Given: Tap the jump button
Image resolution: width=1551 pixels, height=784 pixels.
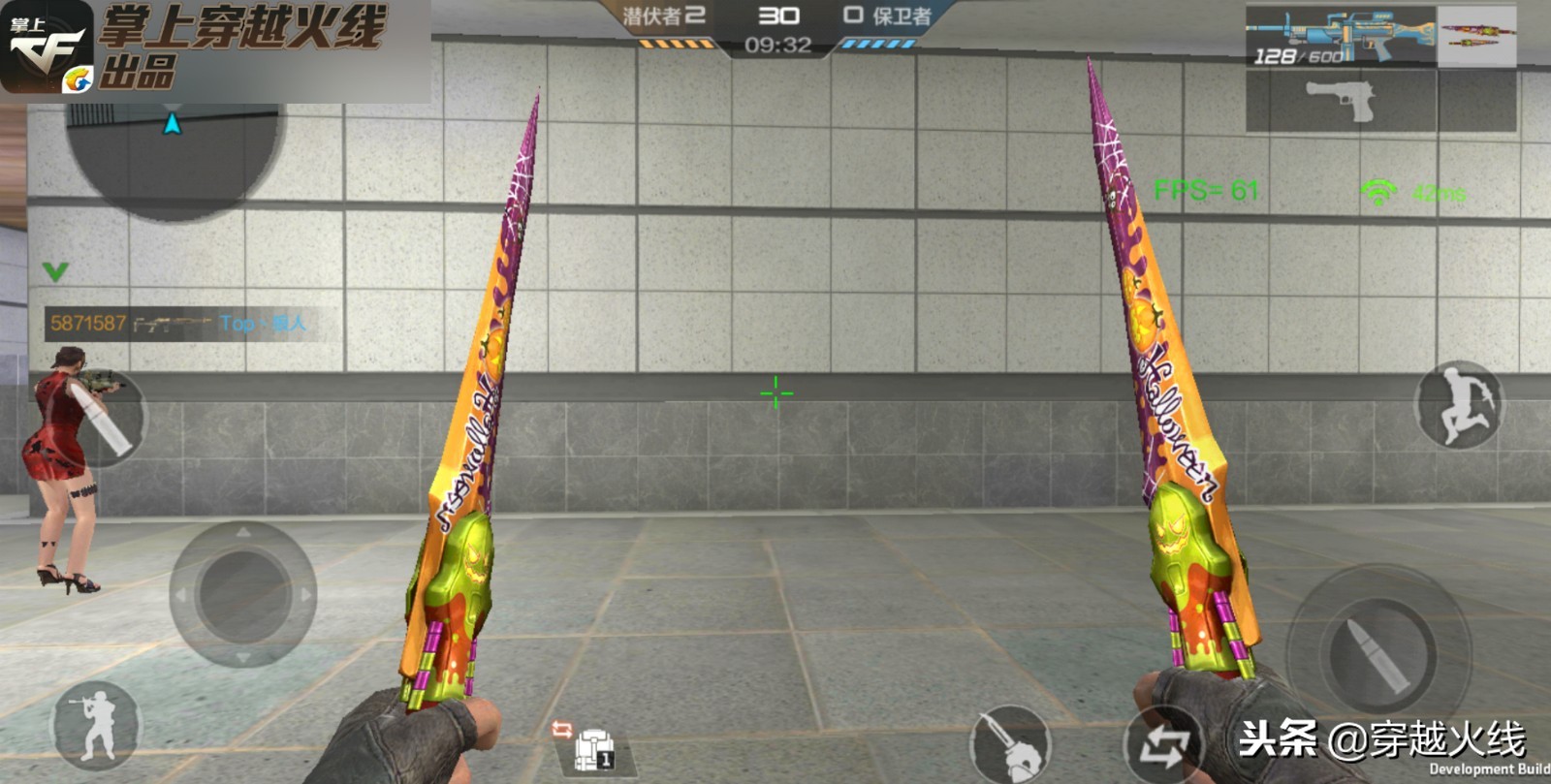Looking at the screenshot, I should 1459,404.
